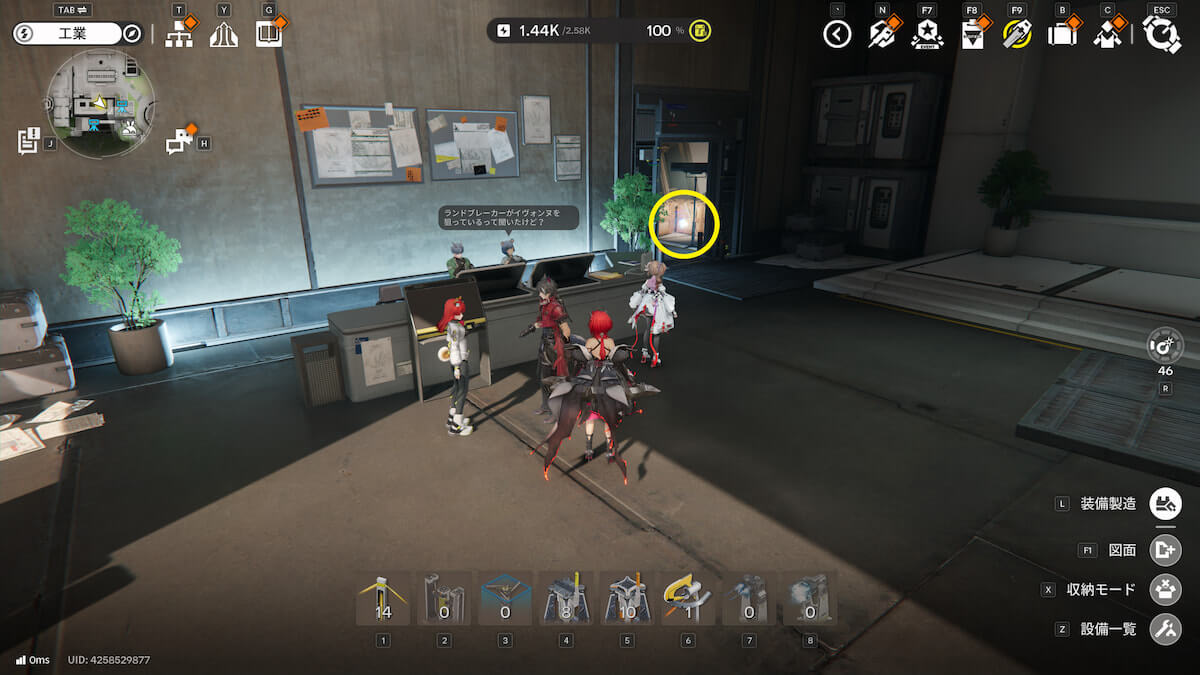Open the 図面 blueprint button
1200x675 pixels.
pyautogui.click(x=1165, y=549)
